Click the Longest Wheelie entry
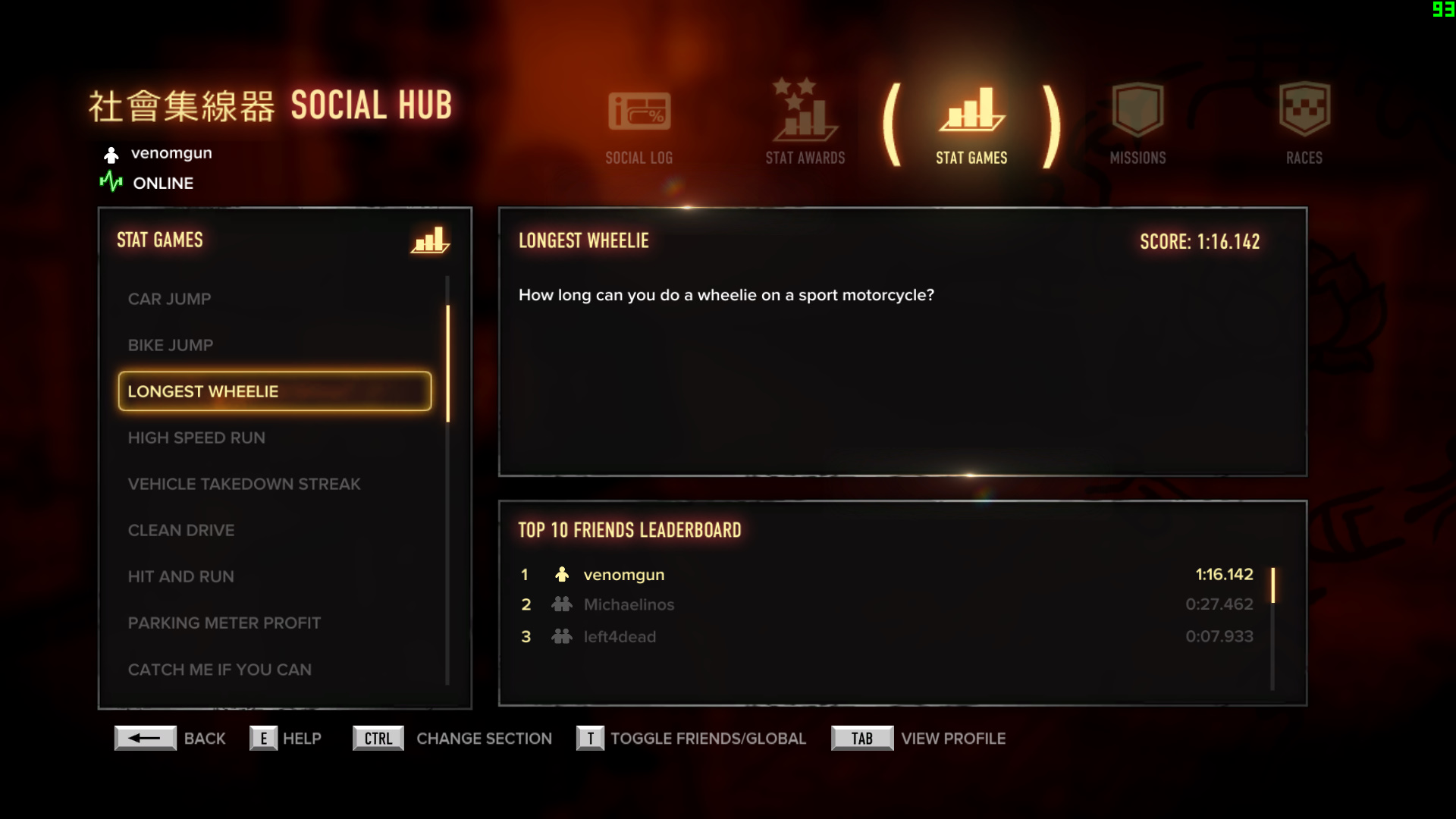Screen dimensions: 1456x819 pos(275,391)
